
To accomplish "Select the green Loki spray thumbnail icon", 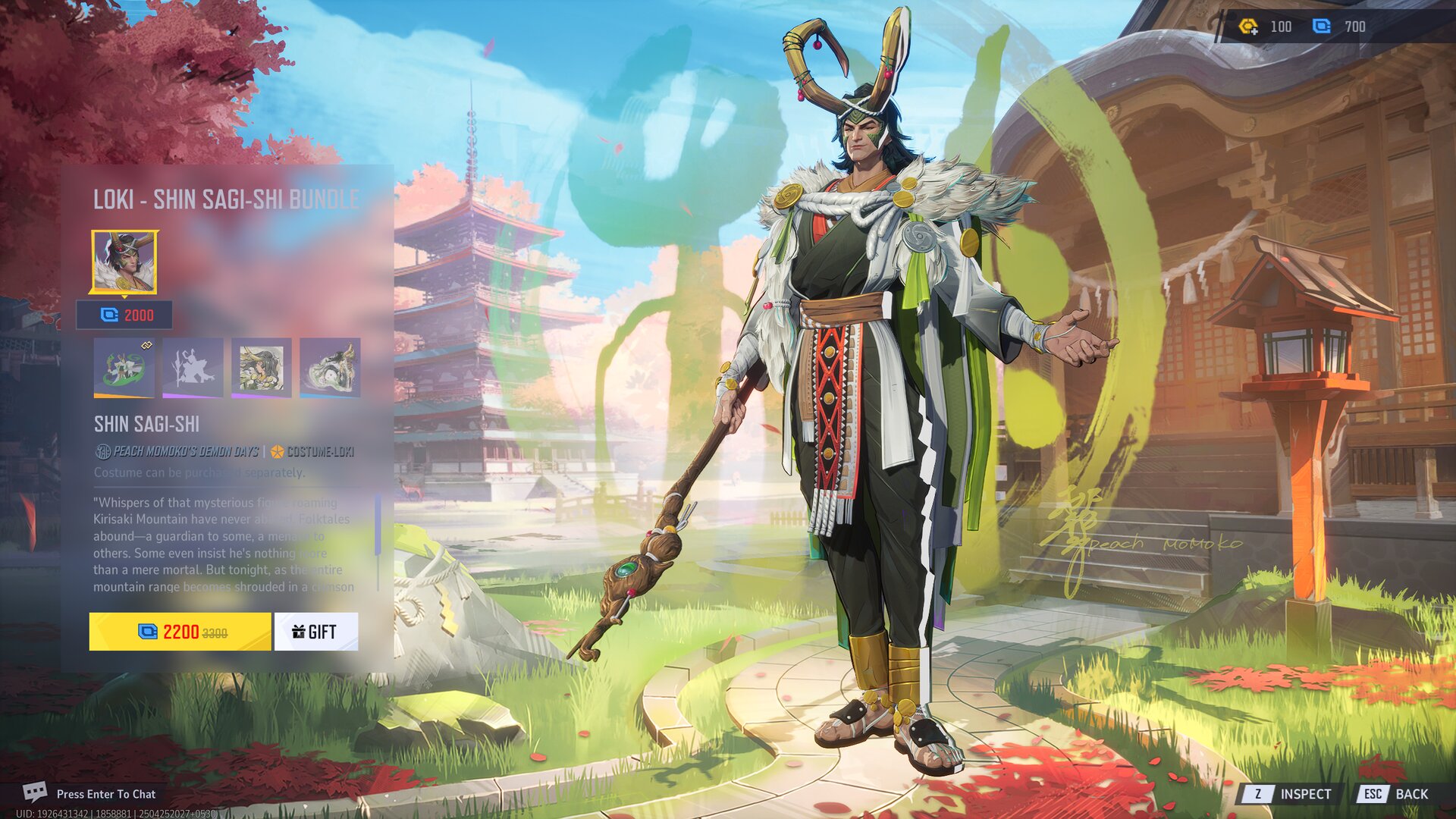I will point(124,369).
